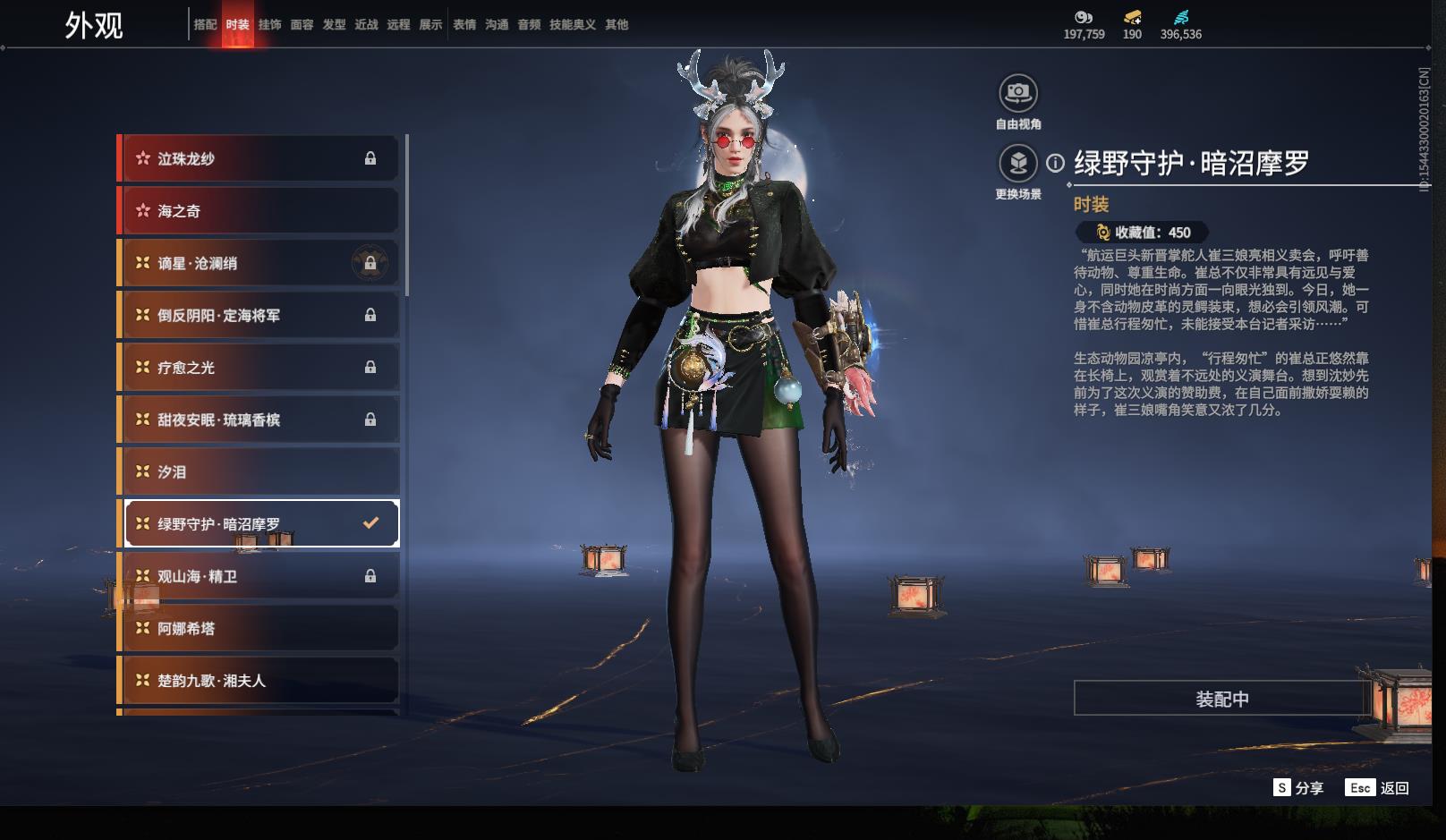Switch to the 技能奥义 tab
Screen dimensions: 1446x840
(x=572, y=25)
